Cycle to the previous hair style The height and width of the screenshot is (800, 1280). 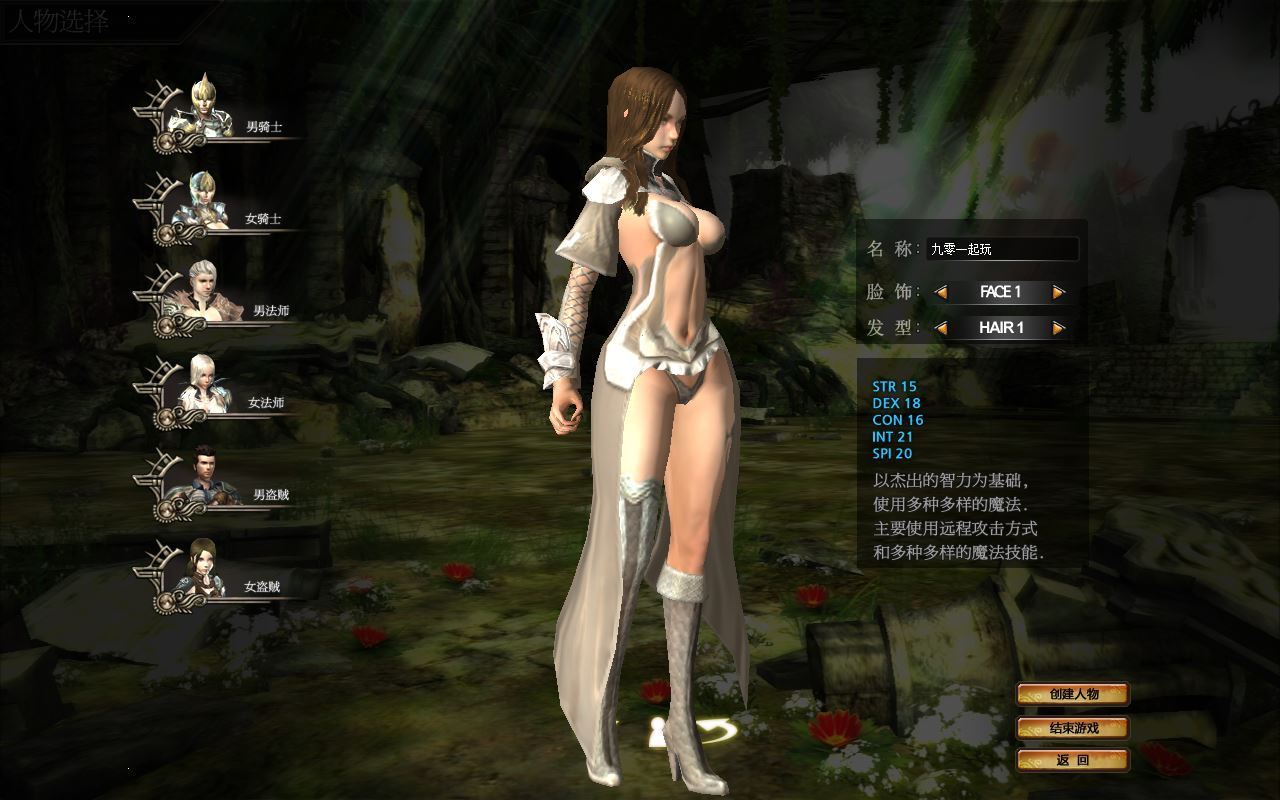click(941, 328)
